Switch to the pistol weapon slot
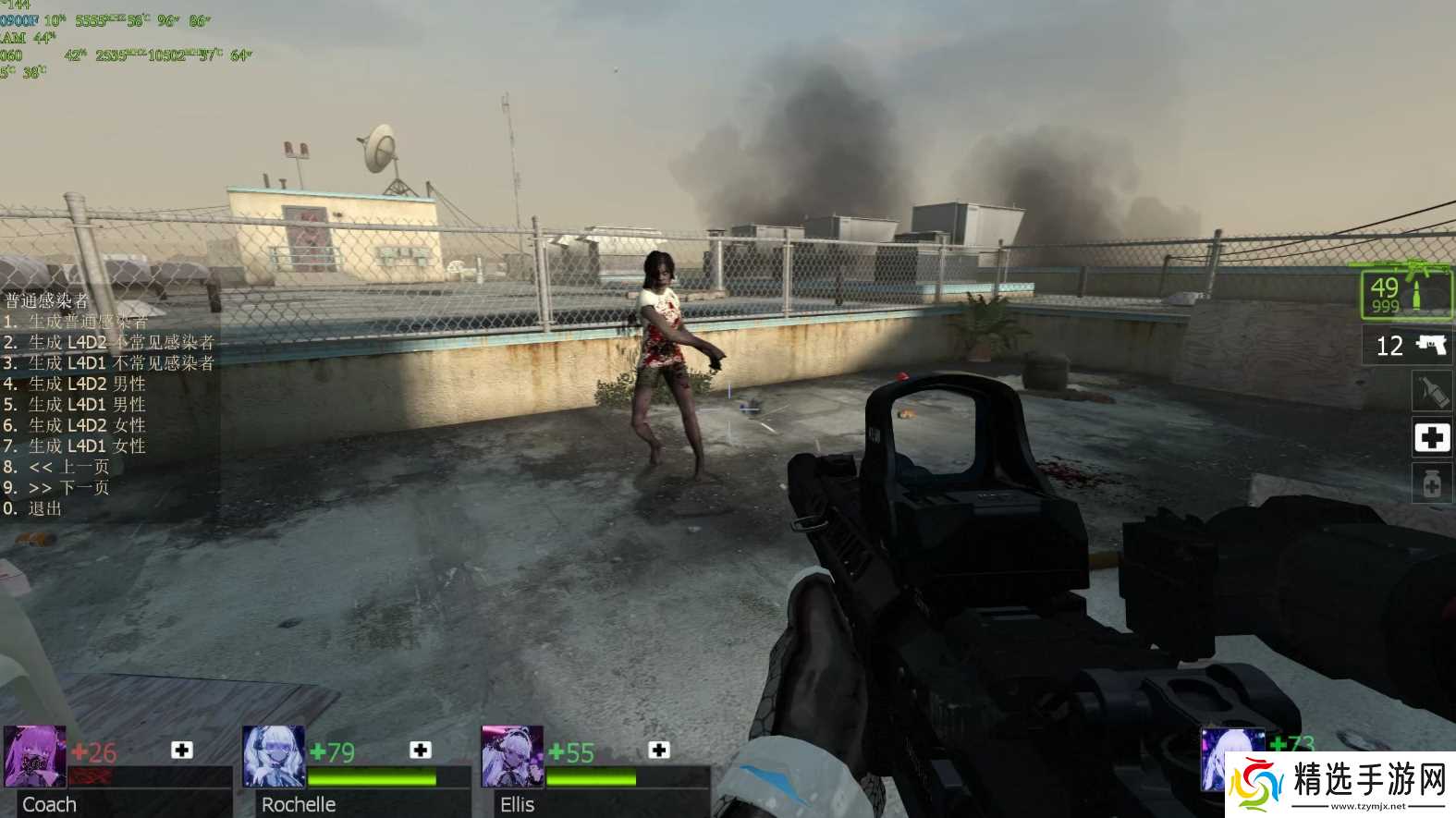Image resolution: width=1456 pixels, height=818 pixels. 1408,346
